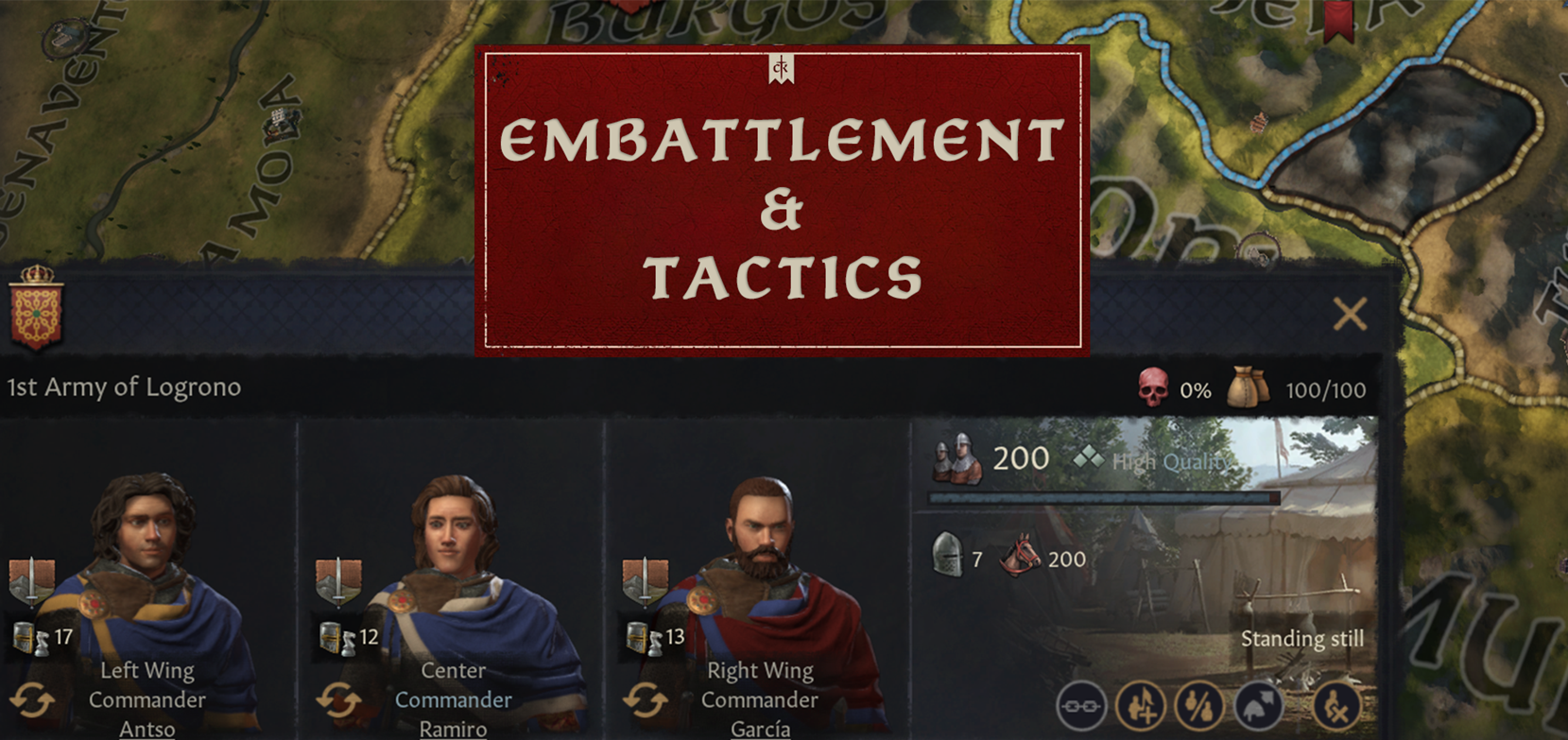Disband the army with the soldier-X icon

tap(1335, 705)
